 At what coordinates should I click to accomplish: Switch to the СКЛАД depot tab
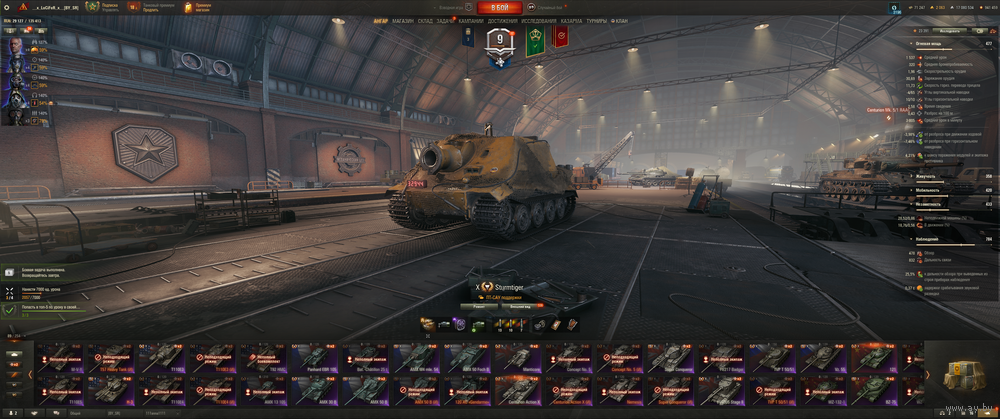click(x=425, y=20)
